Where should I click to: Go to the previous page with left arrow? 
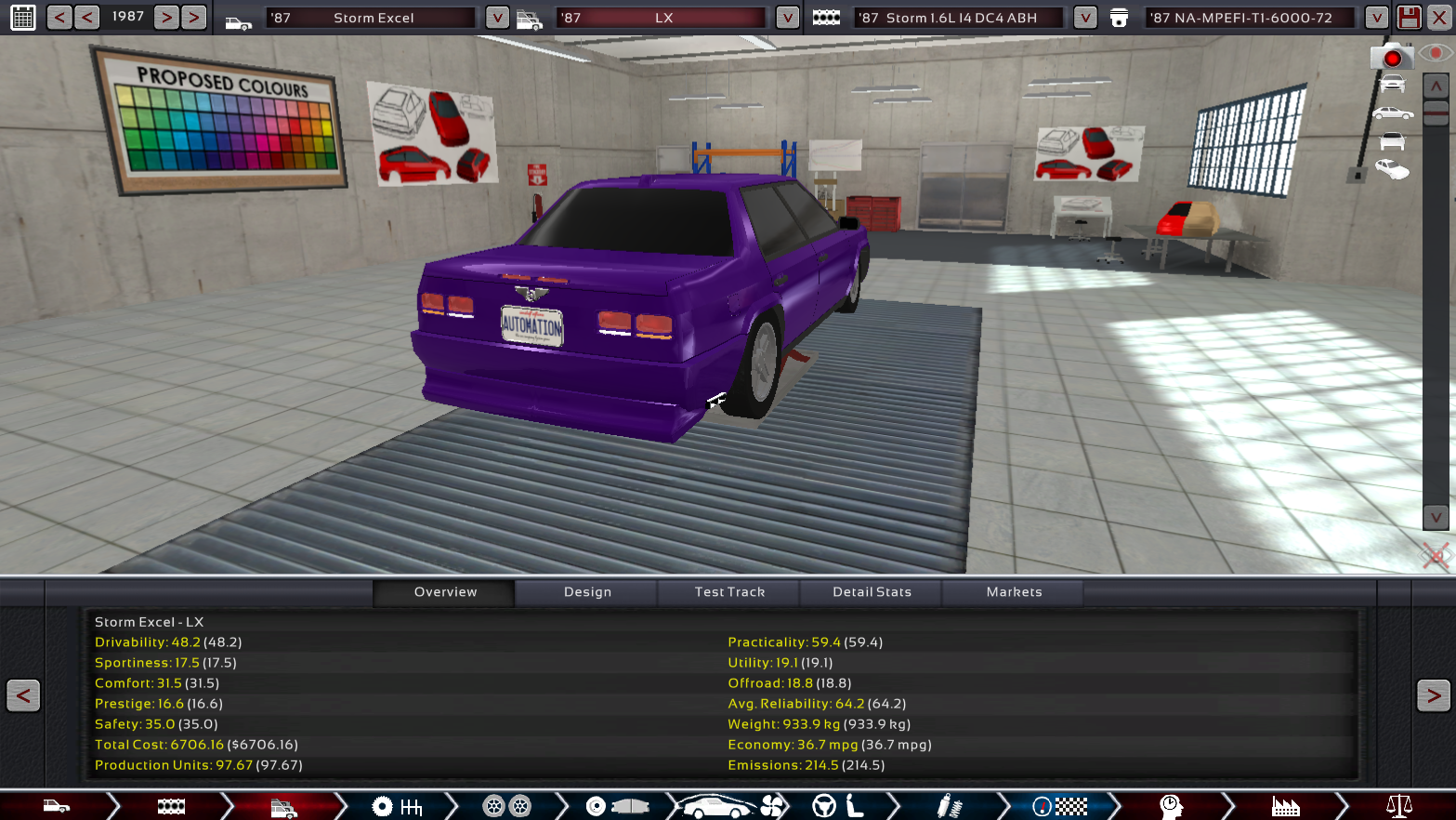click(23, 695)
